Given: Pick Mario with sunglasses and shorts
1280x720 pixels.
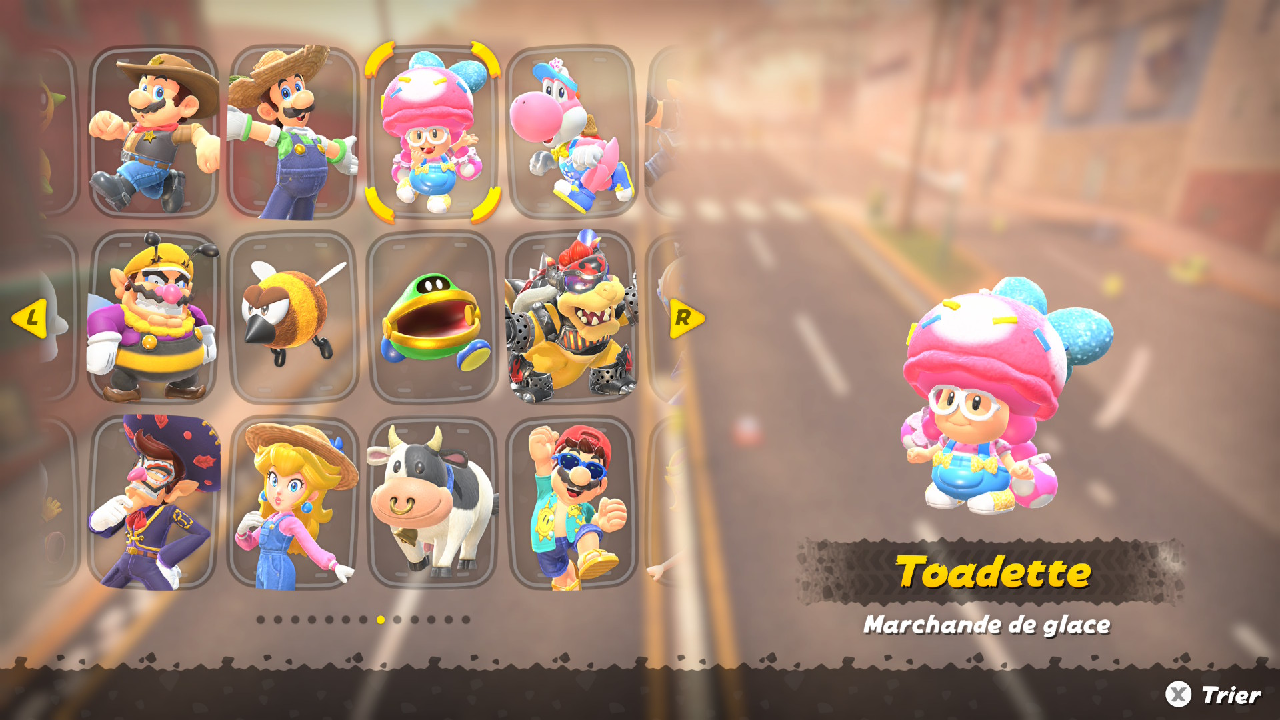Looking at the screenshot, I should pyautogui.click(x=570, y=503).
